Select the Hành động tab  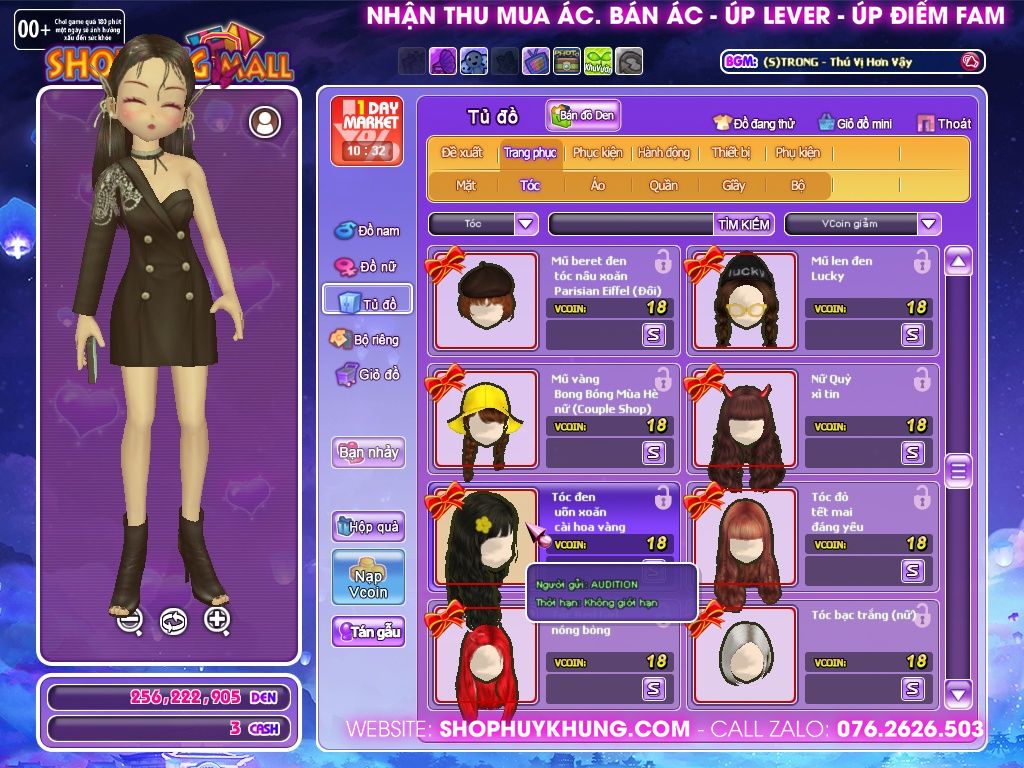664,153
